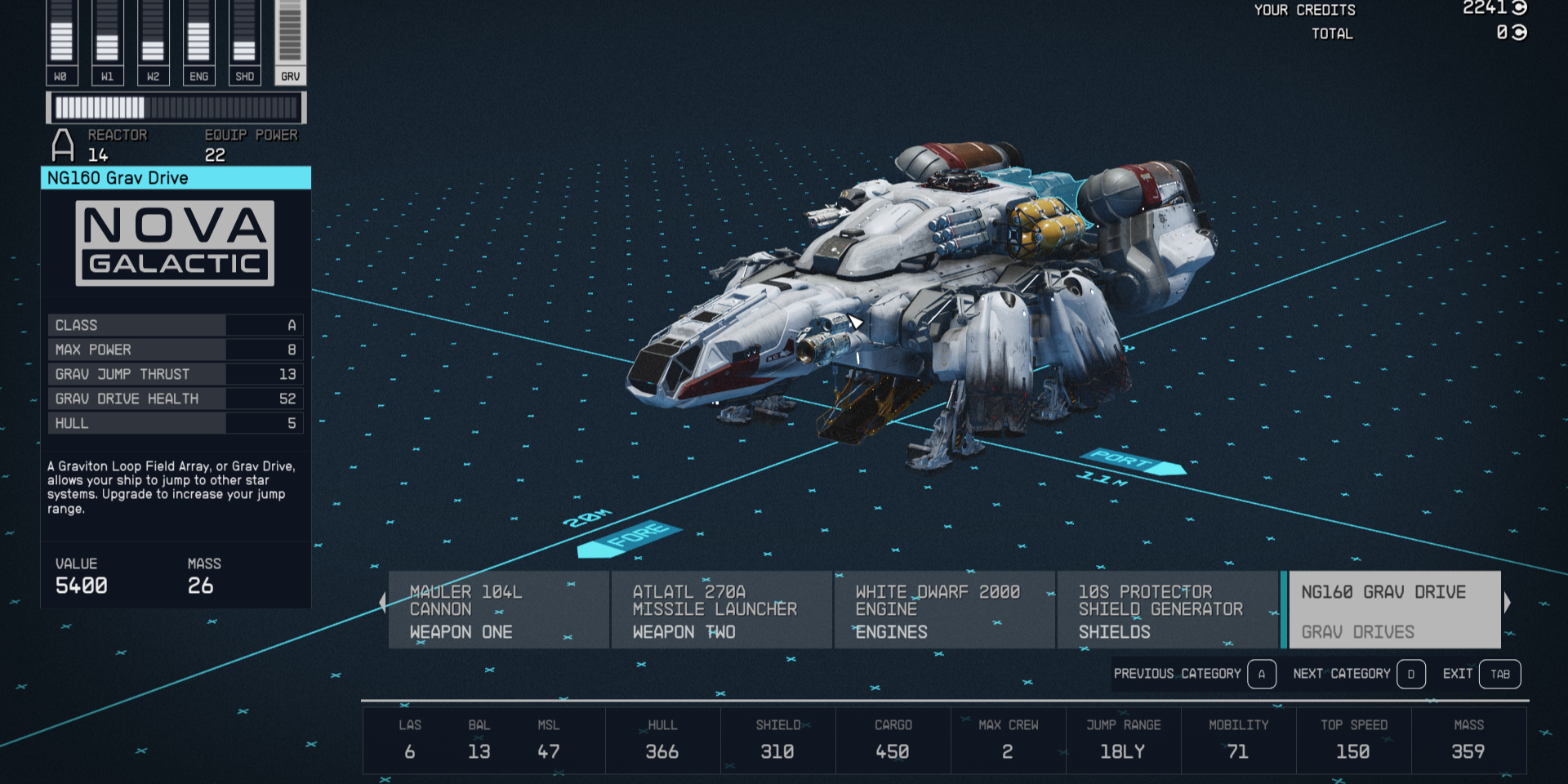Click the ENG power meter column
The image size is (1568, 784).
tap(198, 37)
